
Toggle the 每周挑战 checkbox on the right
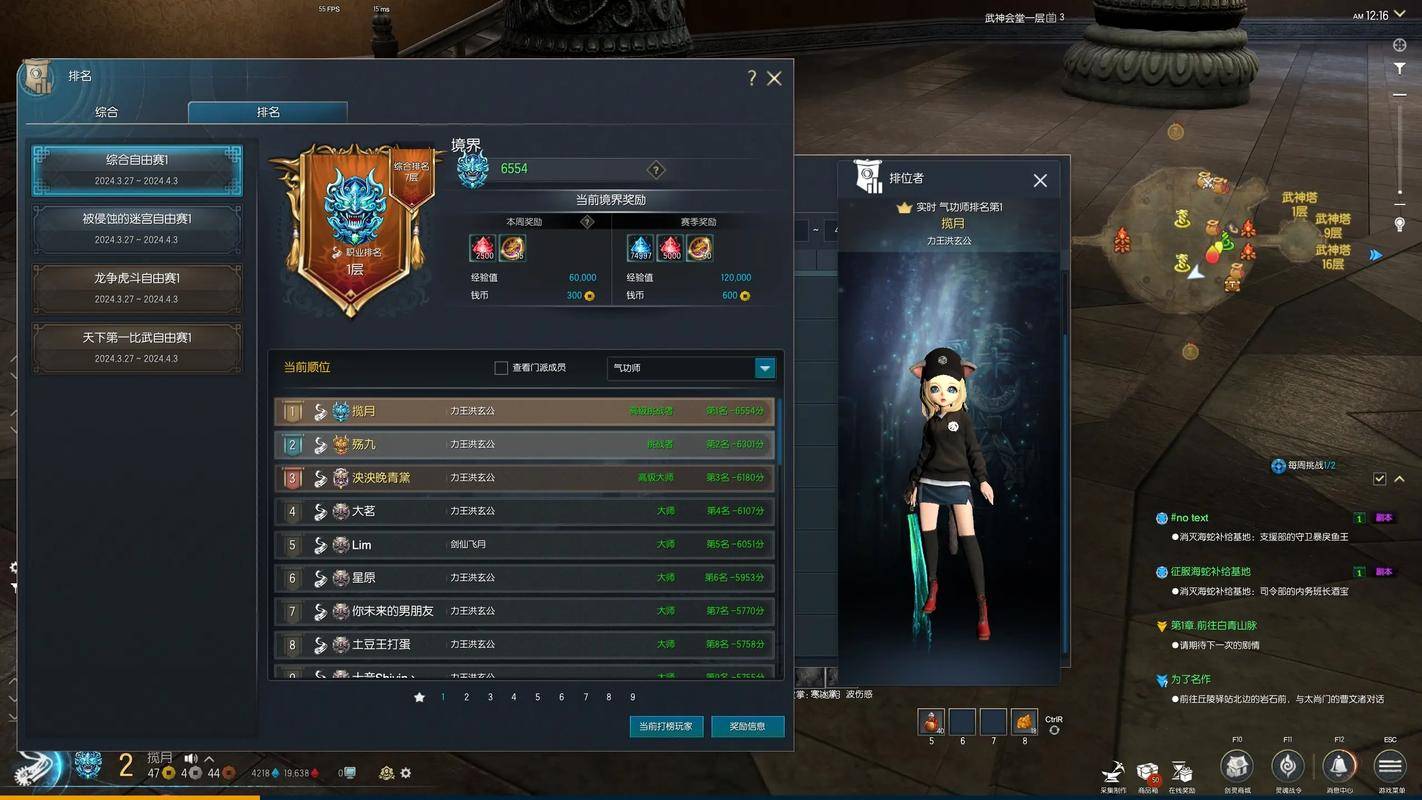coord(1381,478)
